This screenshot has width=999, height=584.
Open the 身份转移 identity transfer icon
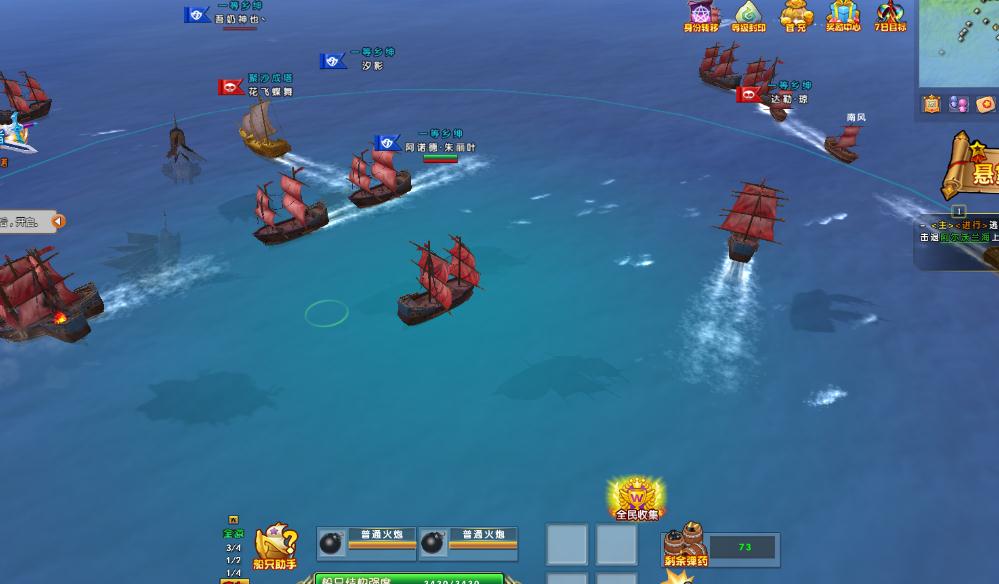coord(701,15)
